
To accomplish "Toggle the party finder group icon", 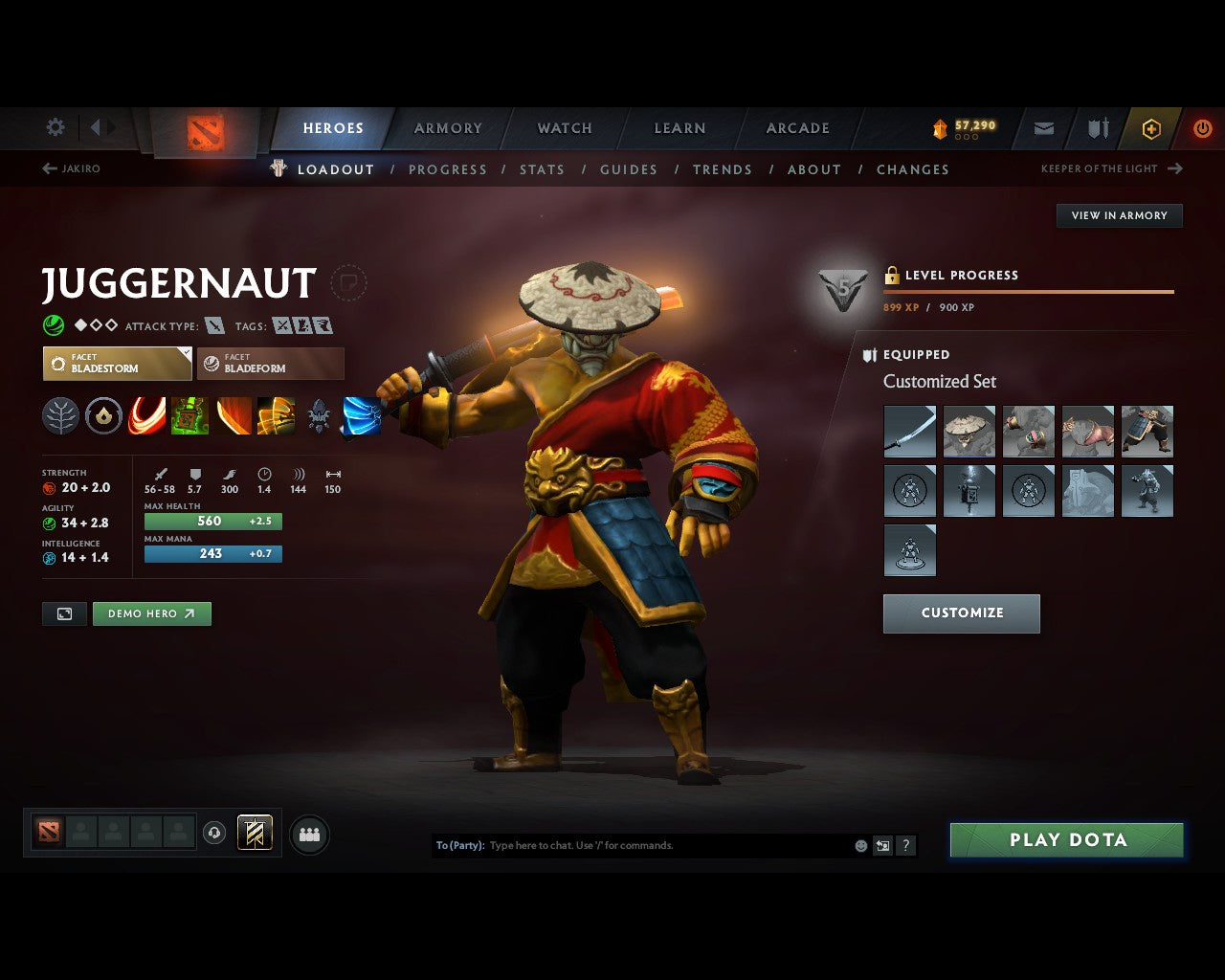I will pyautogui.click(x=308, y=834).
